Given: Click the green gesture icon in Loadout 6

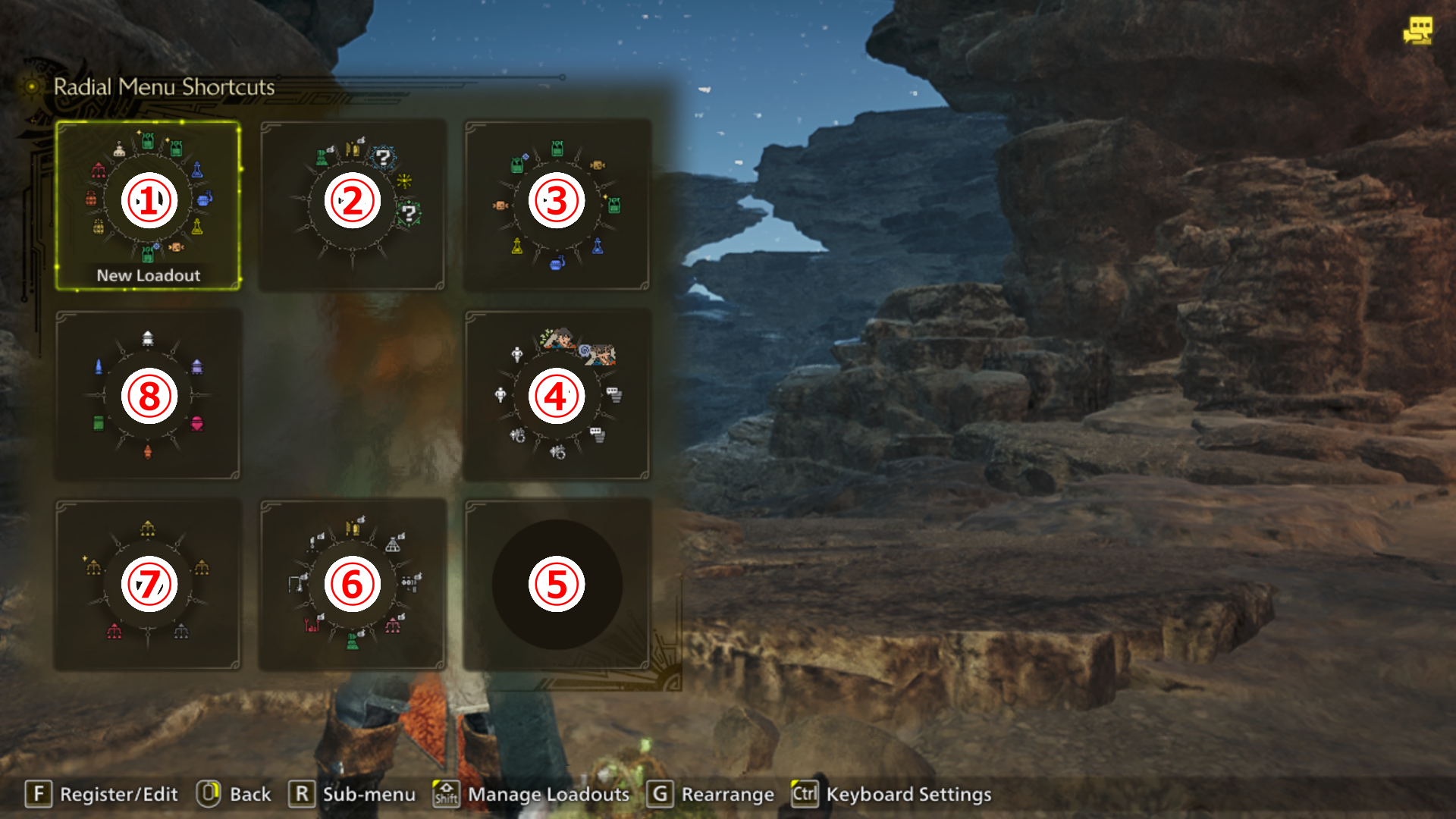Looking at the screenshot, I should click(x=353, y=641).
